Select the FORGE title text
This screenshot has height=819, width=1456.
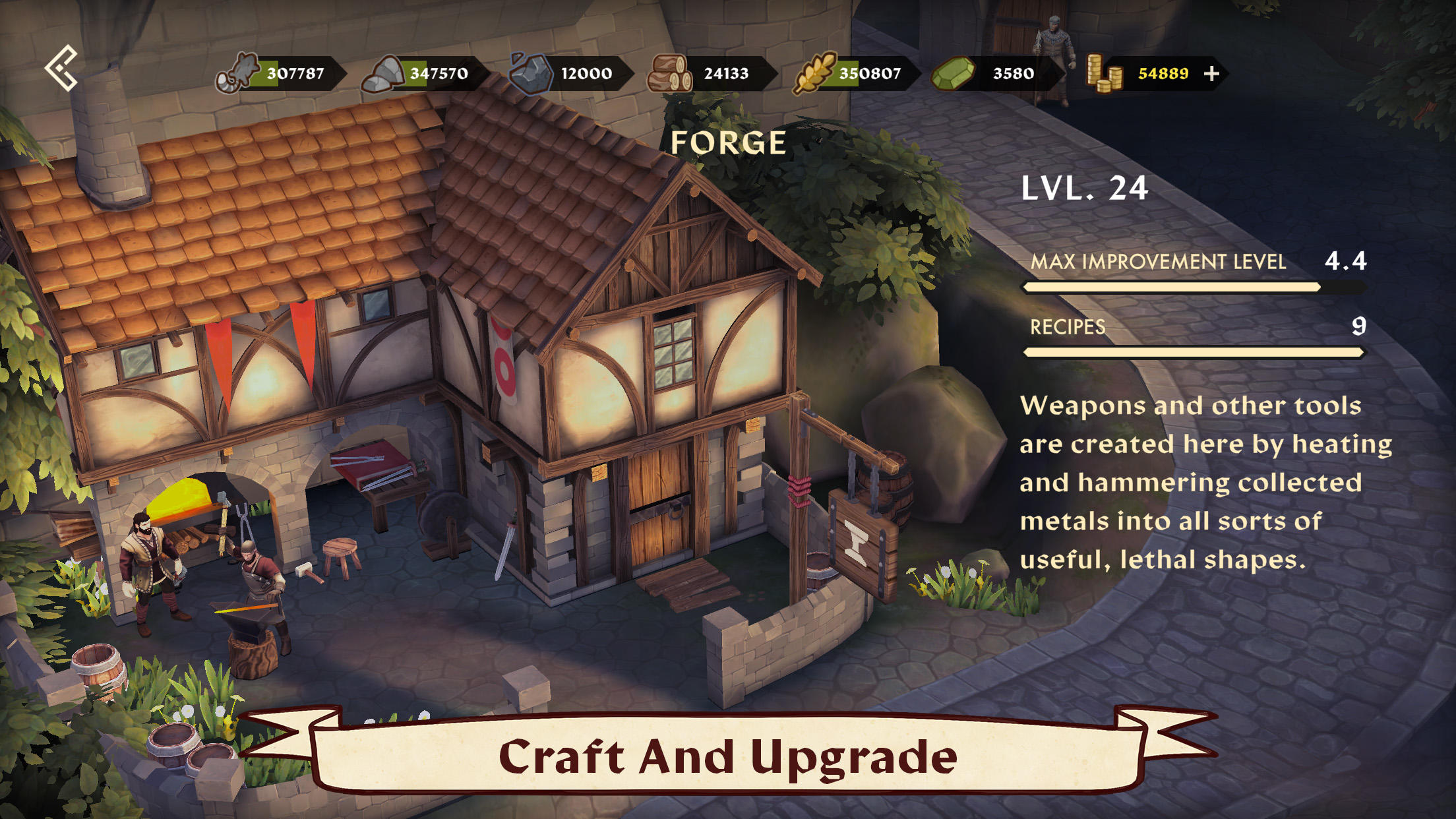pos(727,143)
